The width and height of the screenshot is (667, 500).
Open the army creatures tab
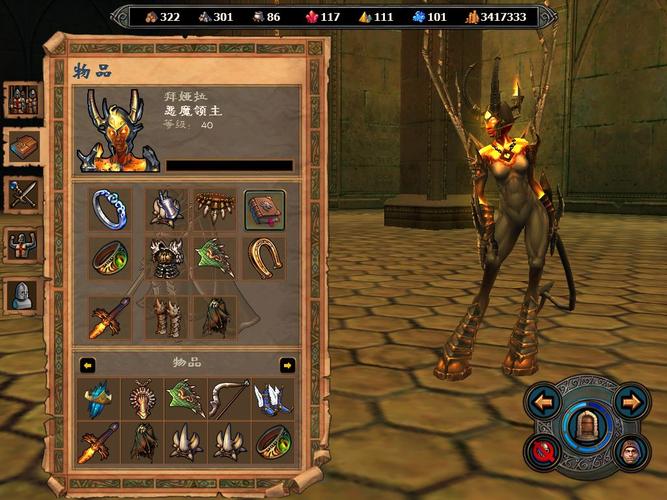[24, 100]
